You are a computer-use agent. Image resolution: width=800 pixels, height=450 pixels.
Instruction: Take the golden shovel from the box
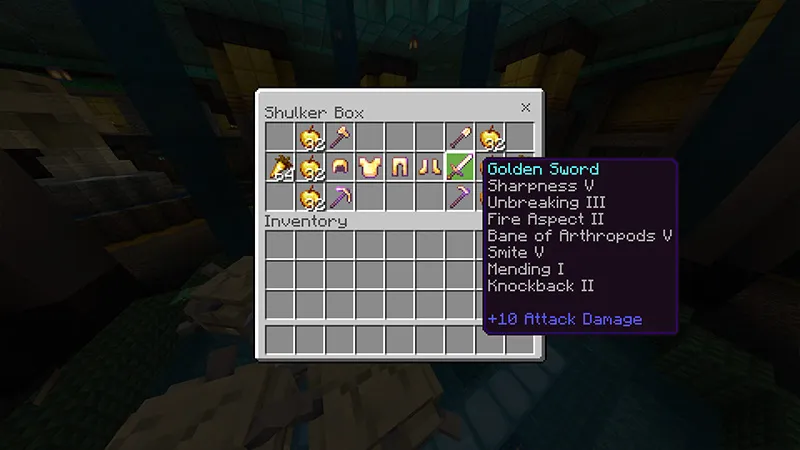coord(460,136)
